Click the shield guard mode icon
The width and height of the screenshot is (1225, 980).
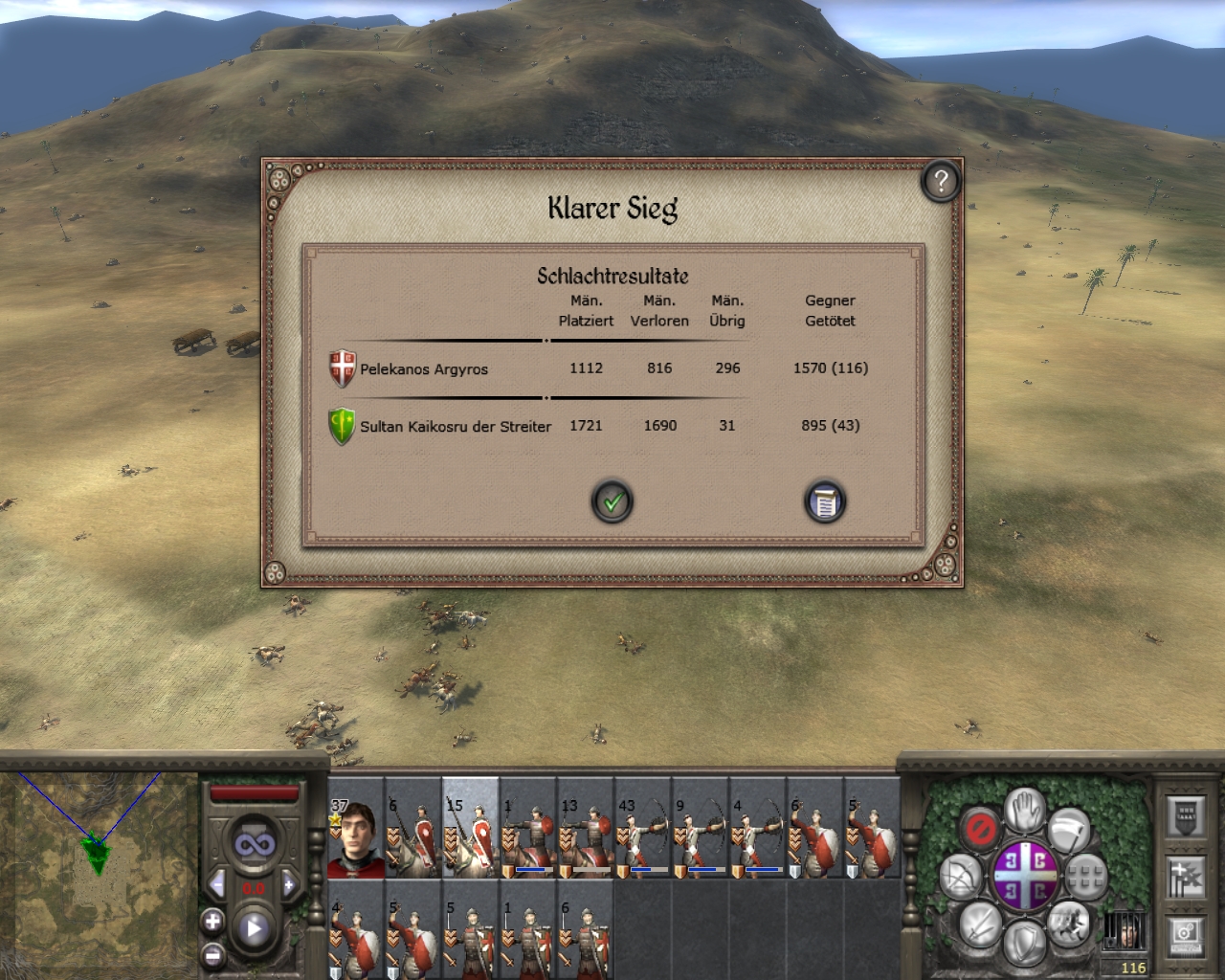pos(1024,942)
